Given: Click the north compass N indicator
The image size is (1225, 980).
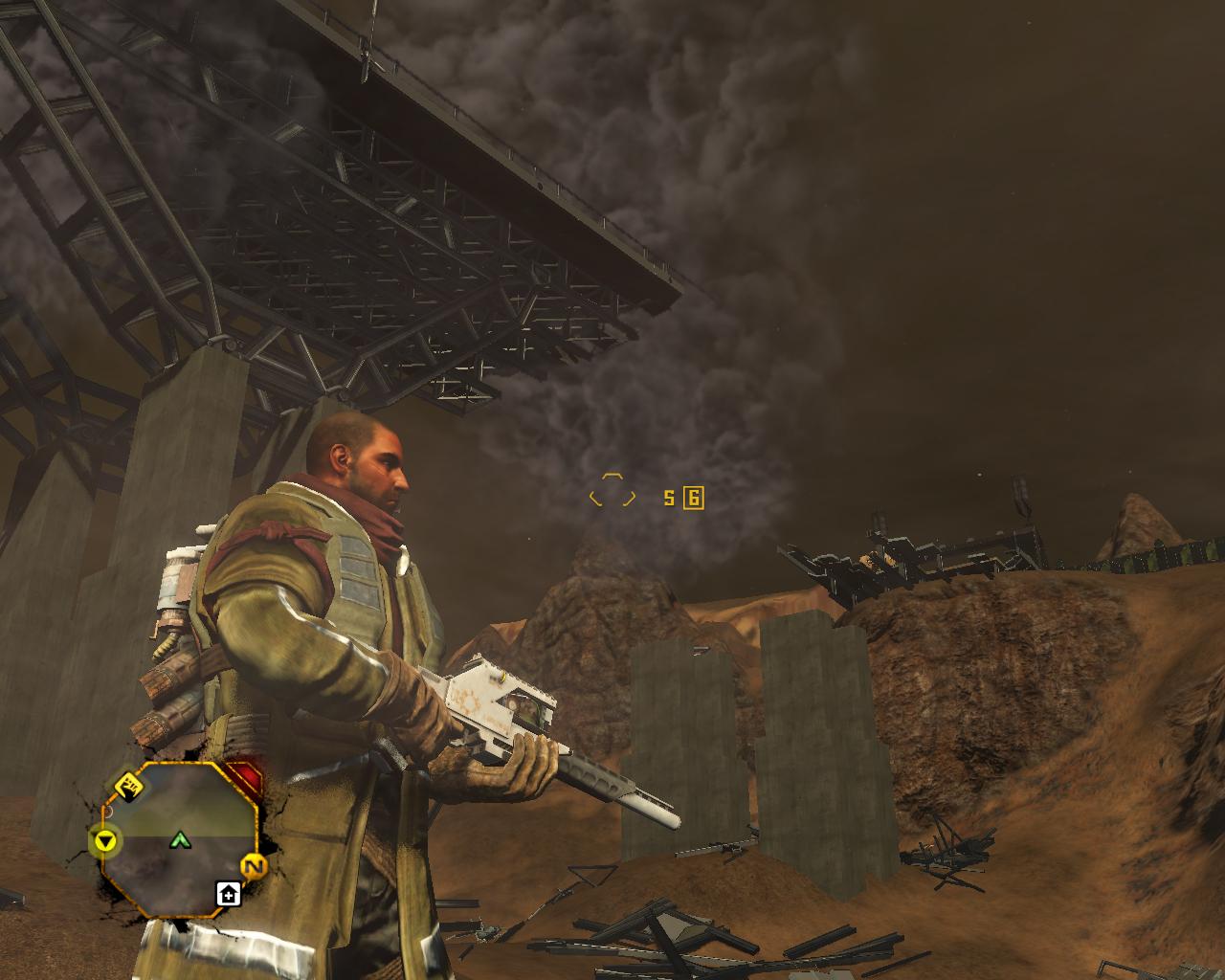Looking at the screenshot, I should coord(253,867).
